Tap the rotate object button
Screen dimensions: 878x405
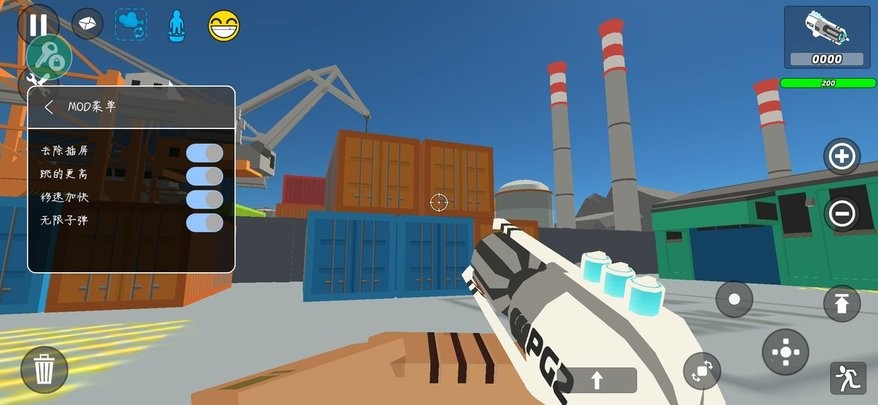tap(701, 371)
